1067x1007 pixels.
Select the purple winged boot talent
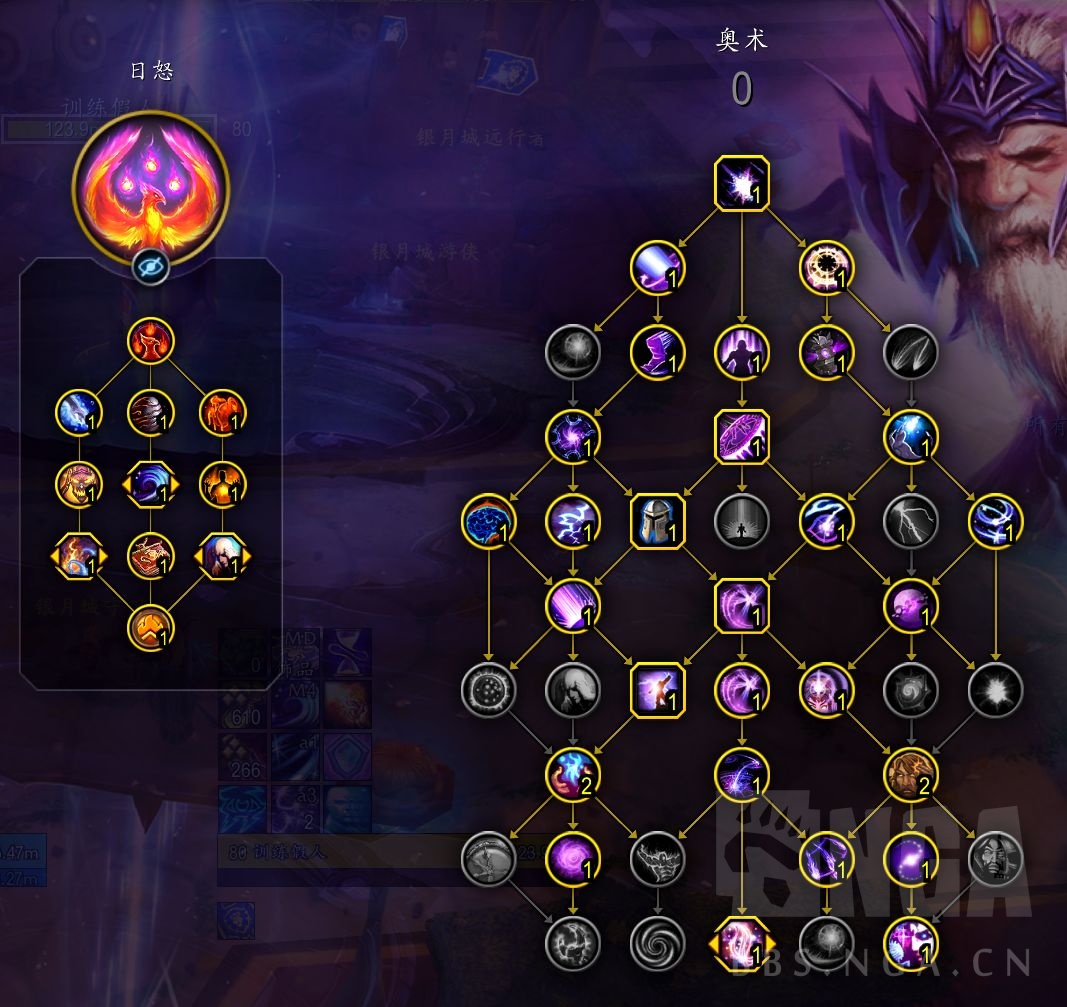[657, 352]
